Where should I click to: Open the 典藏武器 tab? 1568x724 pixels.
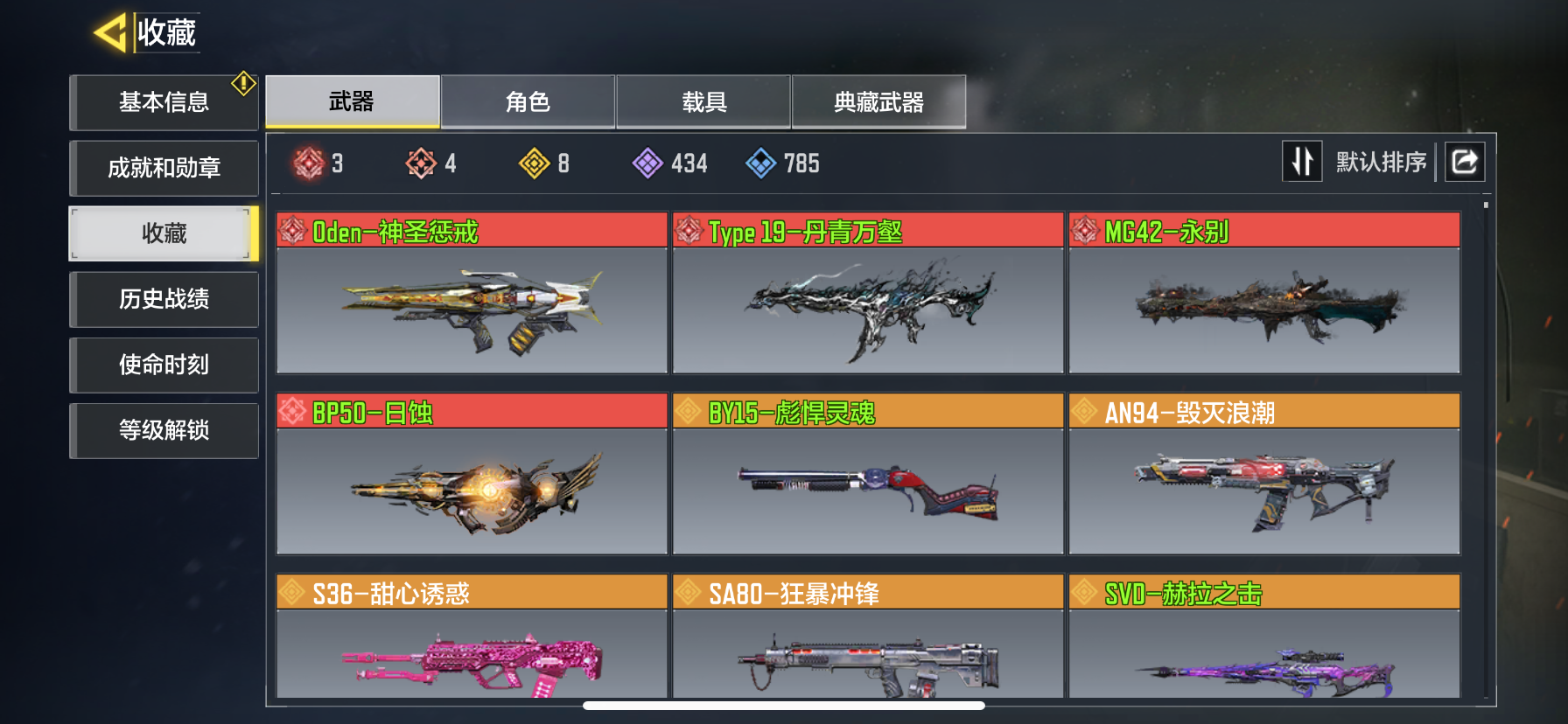pos(878,102)
